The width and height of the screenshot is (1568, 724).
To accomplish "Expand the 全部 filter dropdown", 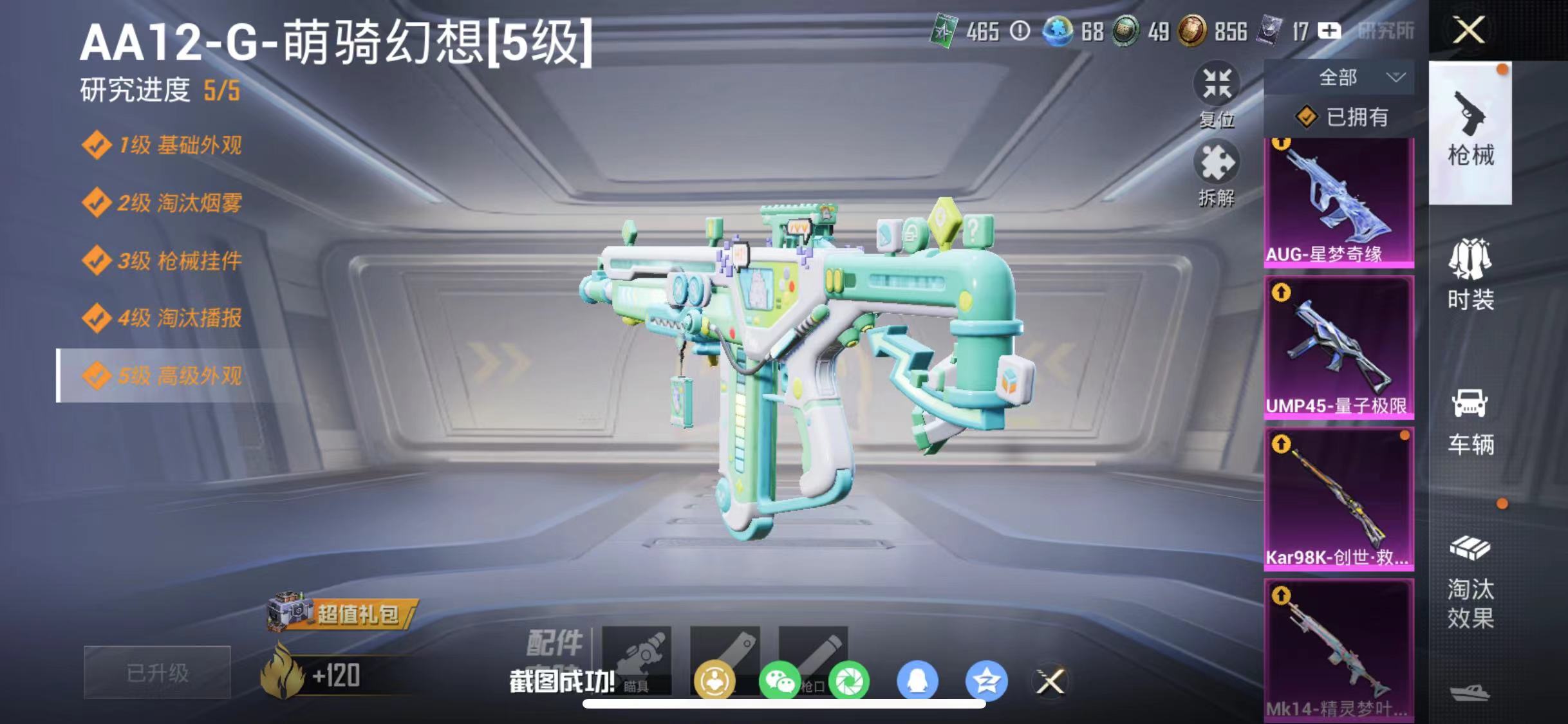I will (x=1352, y=77).
